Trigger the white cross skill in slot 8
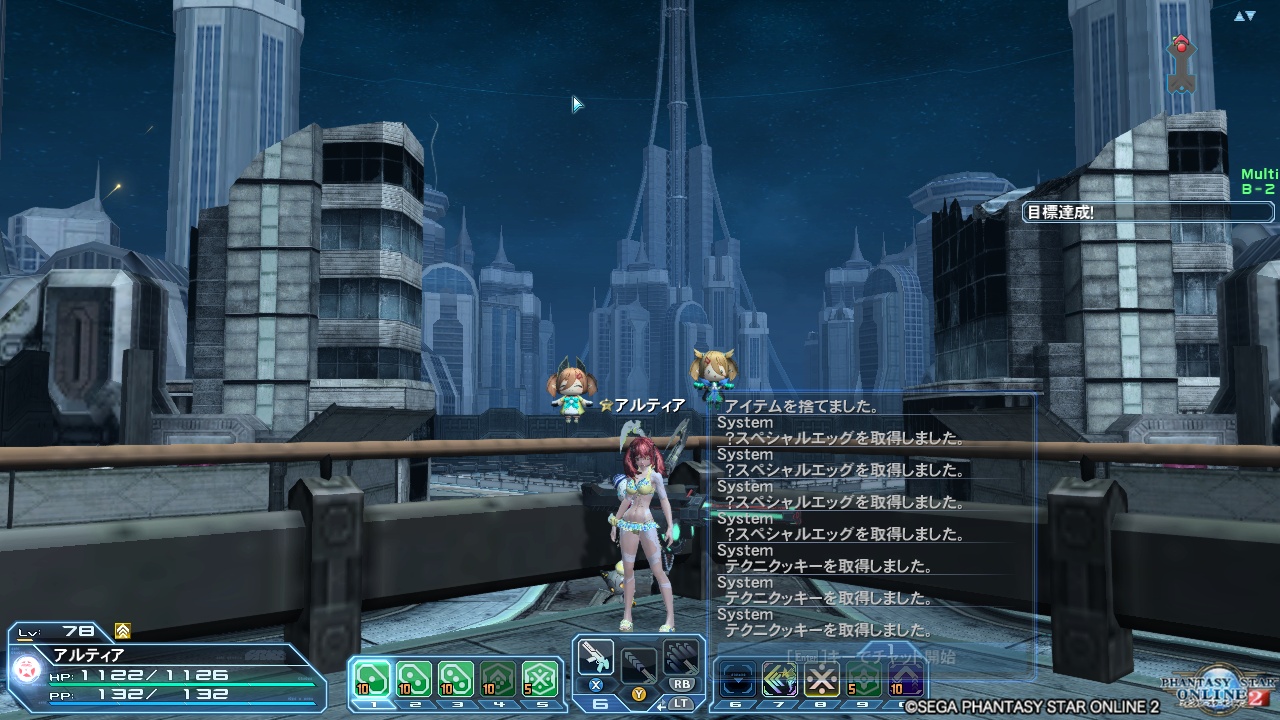The image size is (1280, 720). (x=822, y=680)
